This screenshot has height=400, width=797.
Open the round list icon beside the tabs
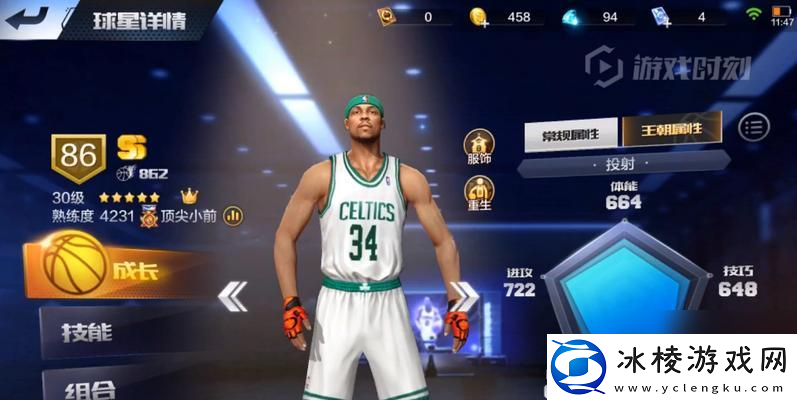coord(755,127)
